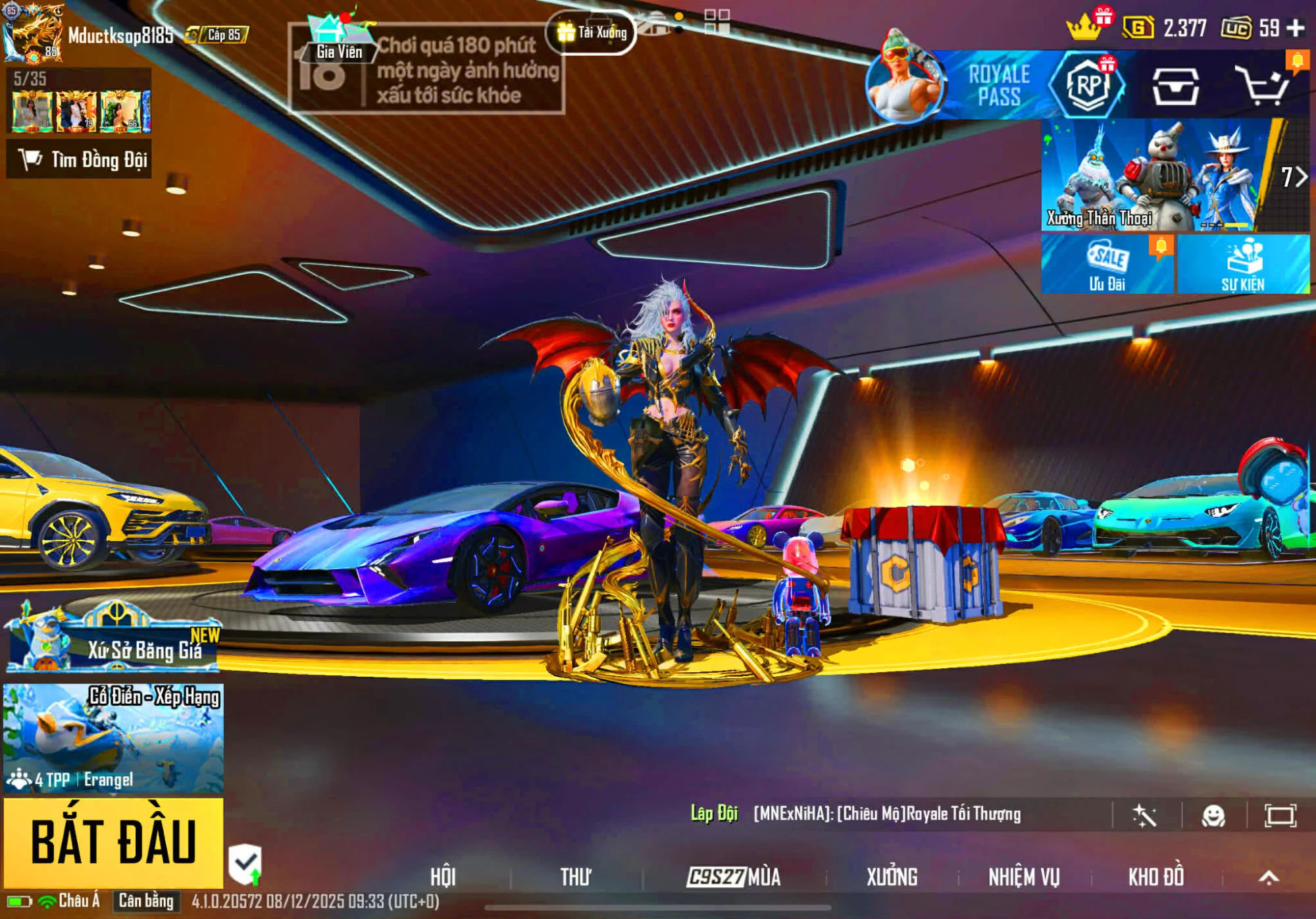The height and width of the screenshot is (919, 1316).
Task: Open the SỰ KIỆN events panel
Action: click(x=1243, y=265)
